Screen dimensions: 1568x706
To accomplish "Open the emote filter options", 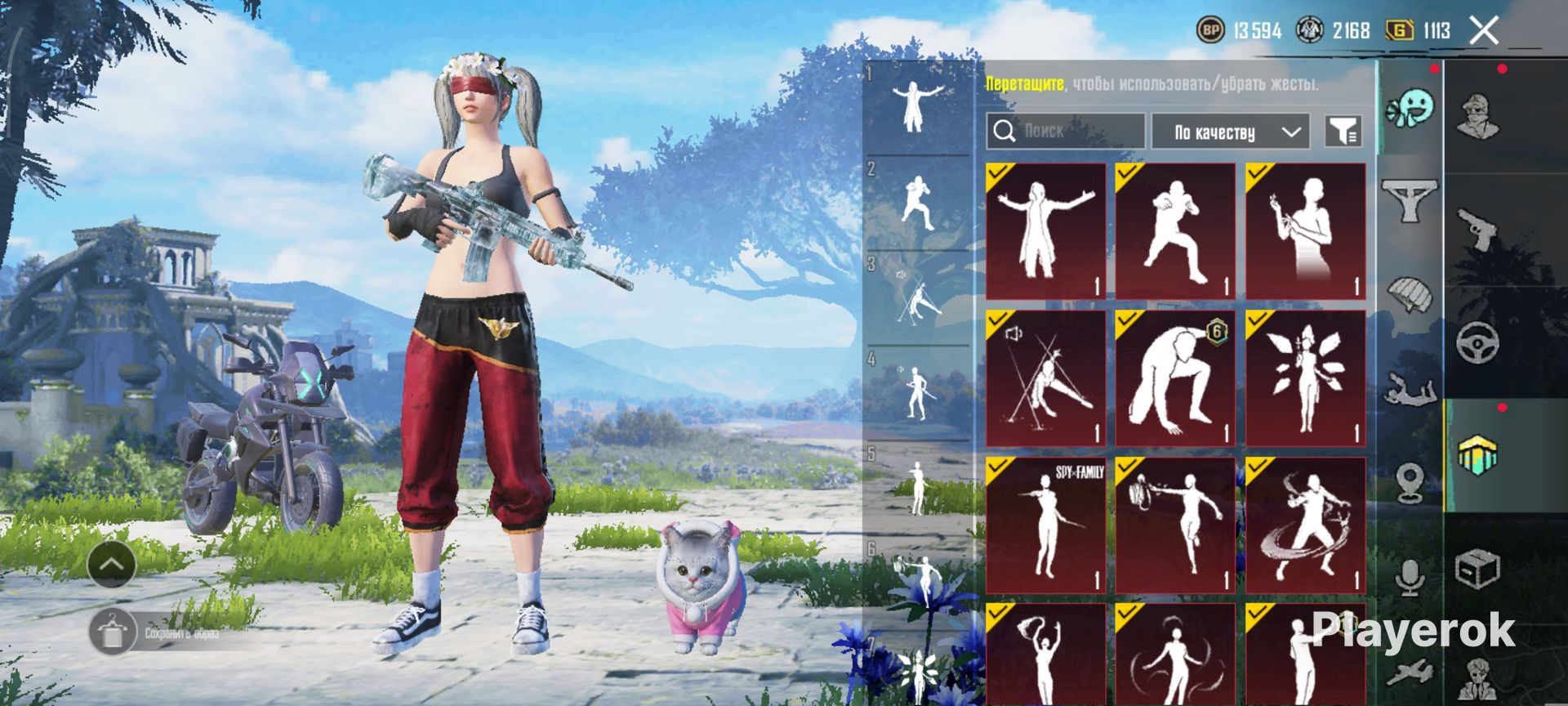I will pos(1343,131).
